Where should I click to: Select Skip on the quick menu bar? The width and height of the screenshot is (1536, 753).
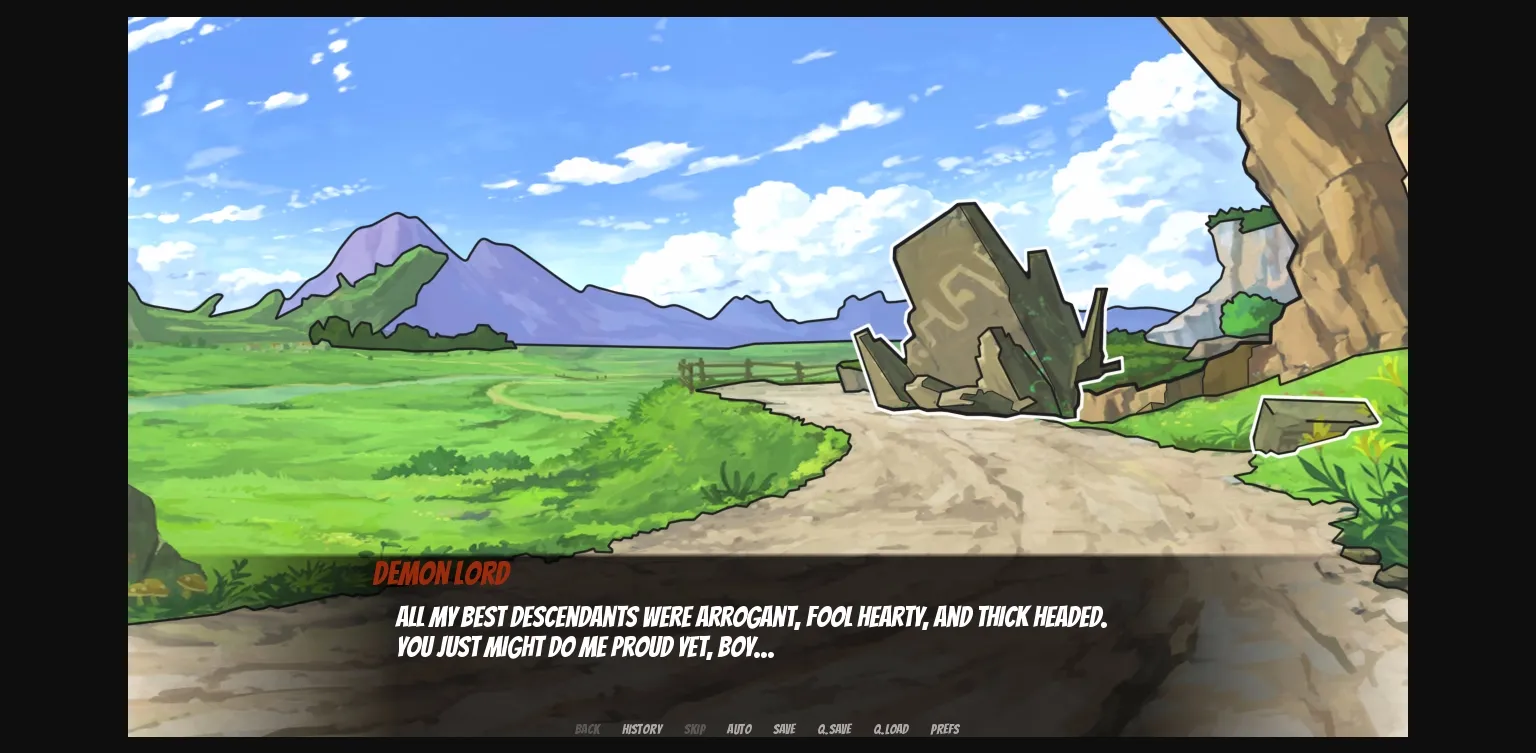coord(695,729)
